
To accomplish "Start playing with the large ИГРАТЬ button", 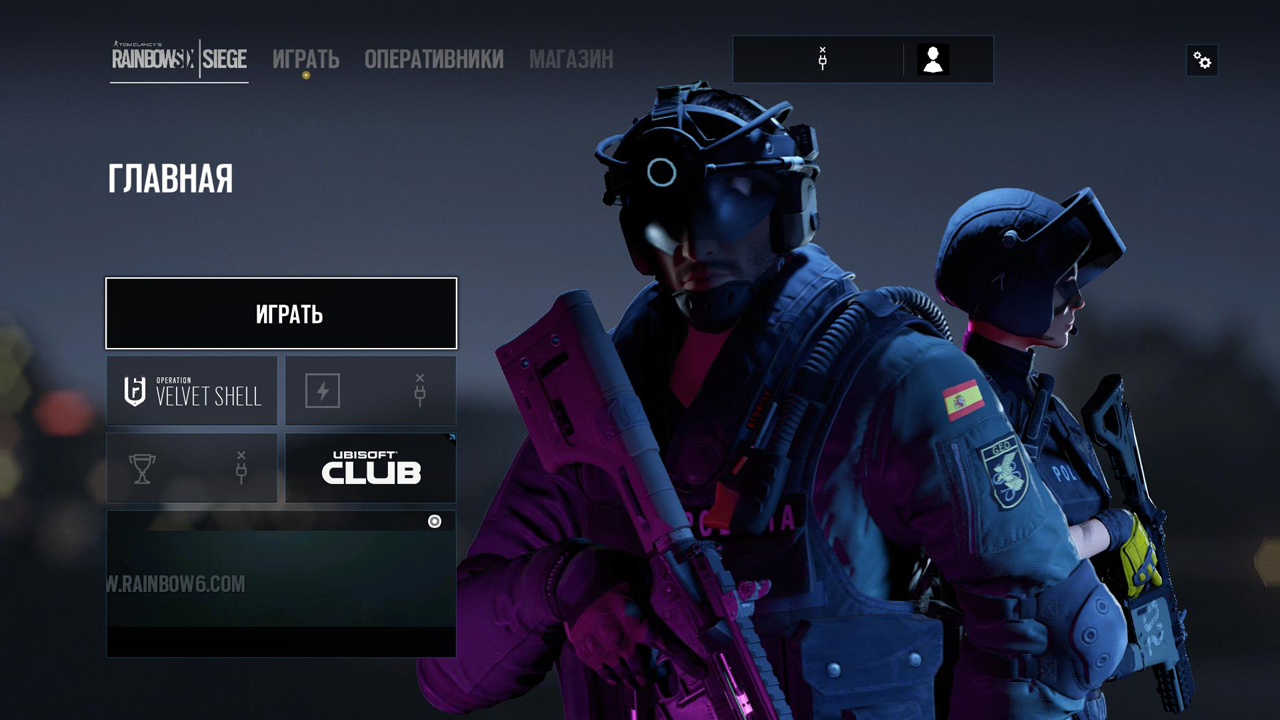I will pos(281,314).
